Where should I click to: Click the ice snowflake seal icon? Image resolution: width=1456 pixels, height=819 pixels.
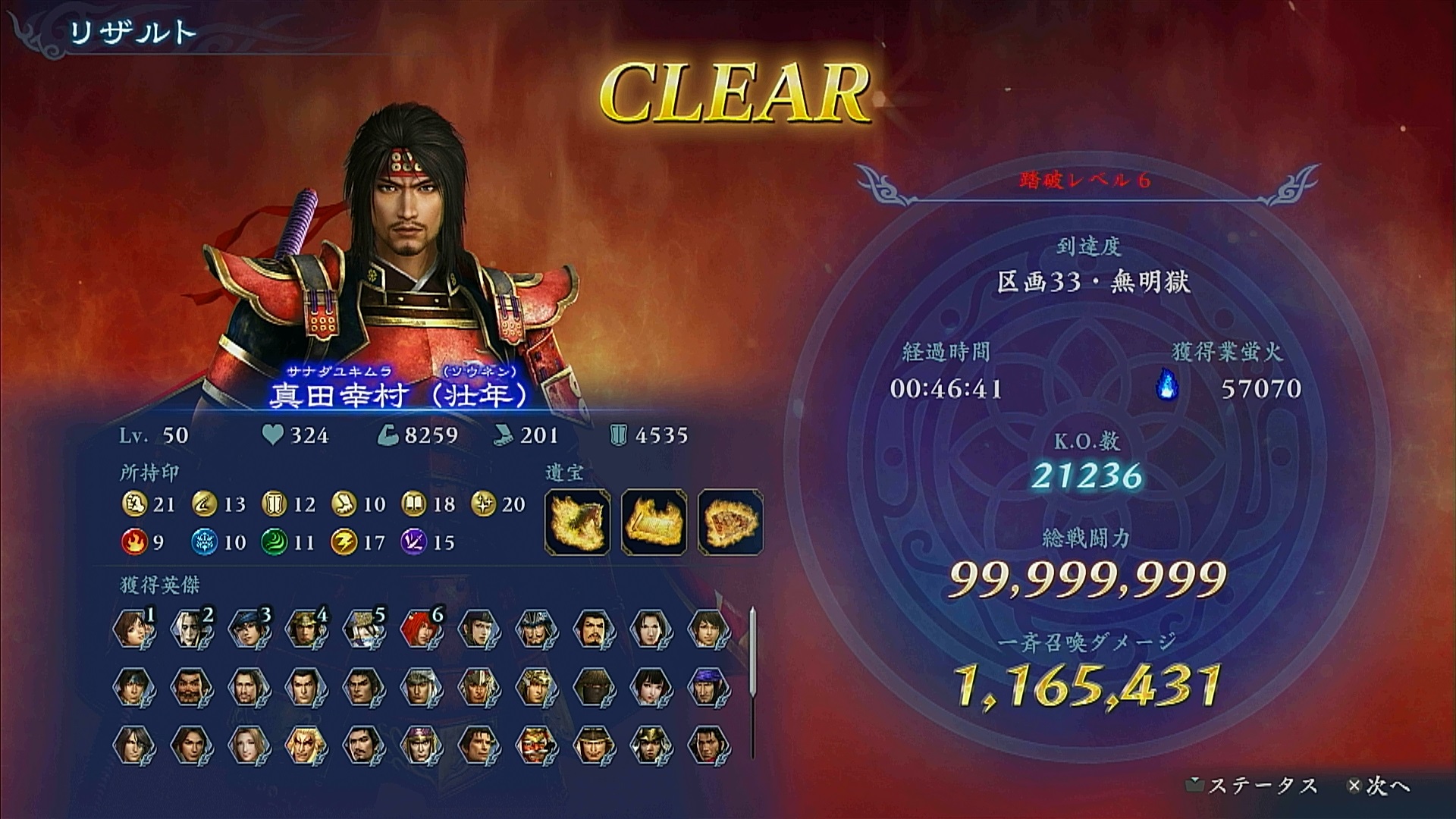tap(203, 542)
